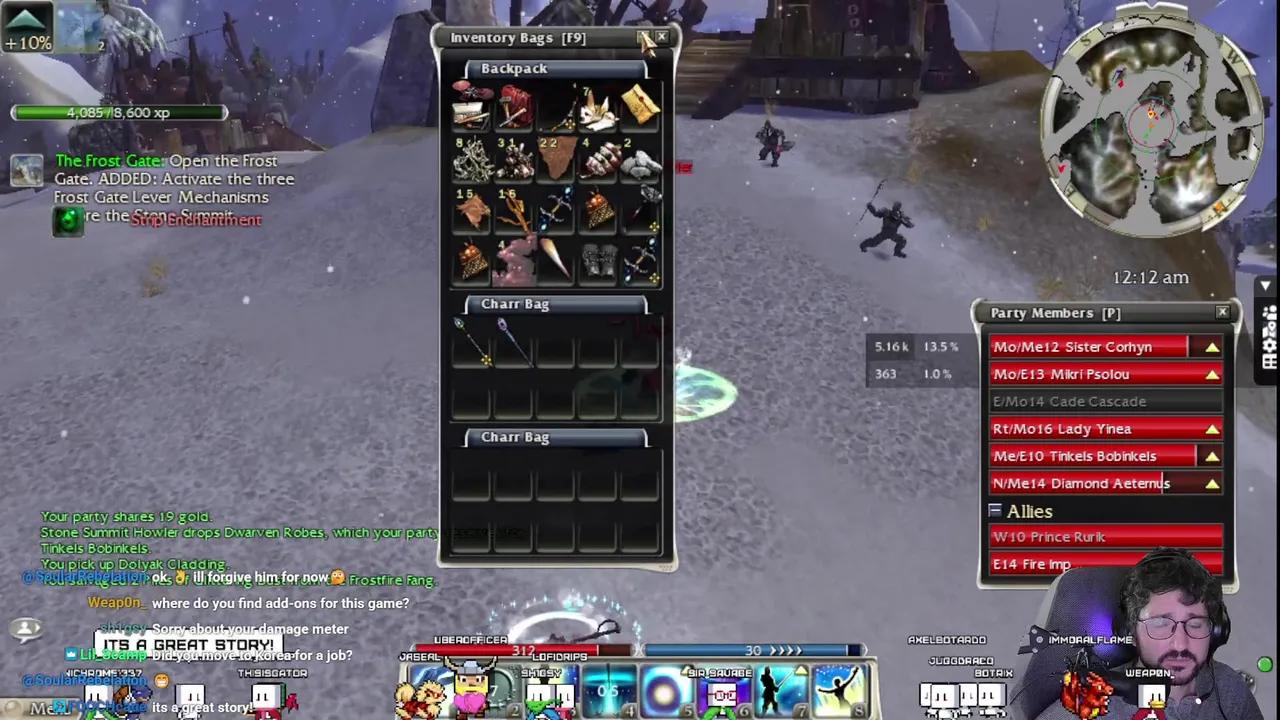Click the stack of 22 Charr hides
1280x720 pixels.
tap(553, 162)
